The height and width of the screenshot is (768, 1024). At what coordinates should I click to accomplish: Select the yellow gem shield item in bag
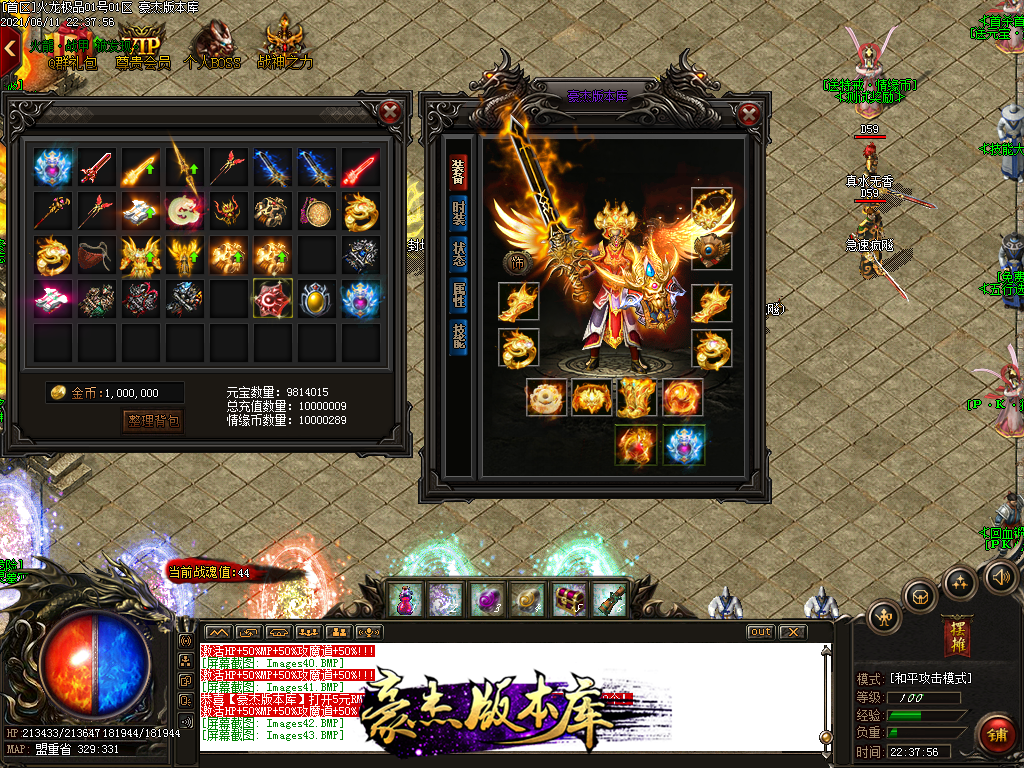coord(316,298)
